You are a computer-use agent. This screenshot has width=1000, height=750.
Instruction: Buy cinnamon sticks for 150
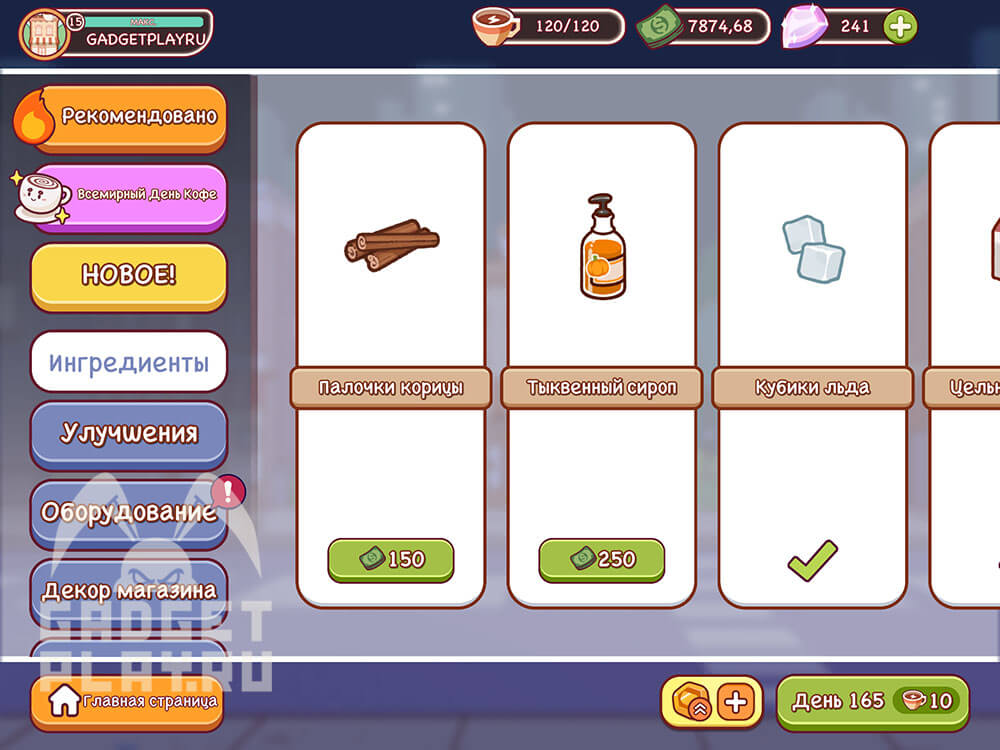click(x=390, y=560)
